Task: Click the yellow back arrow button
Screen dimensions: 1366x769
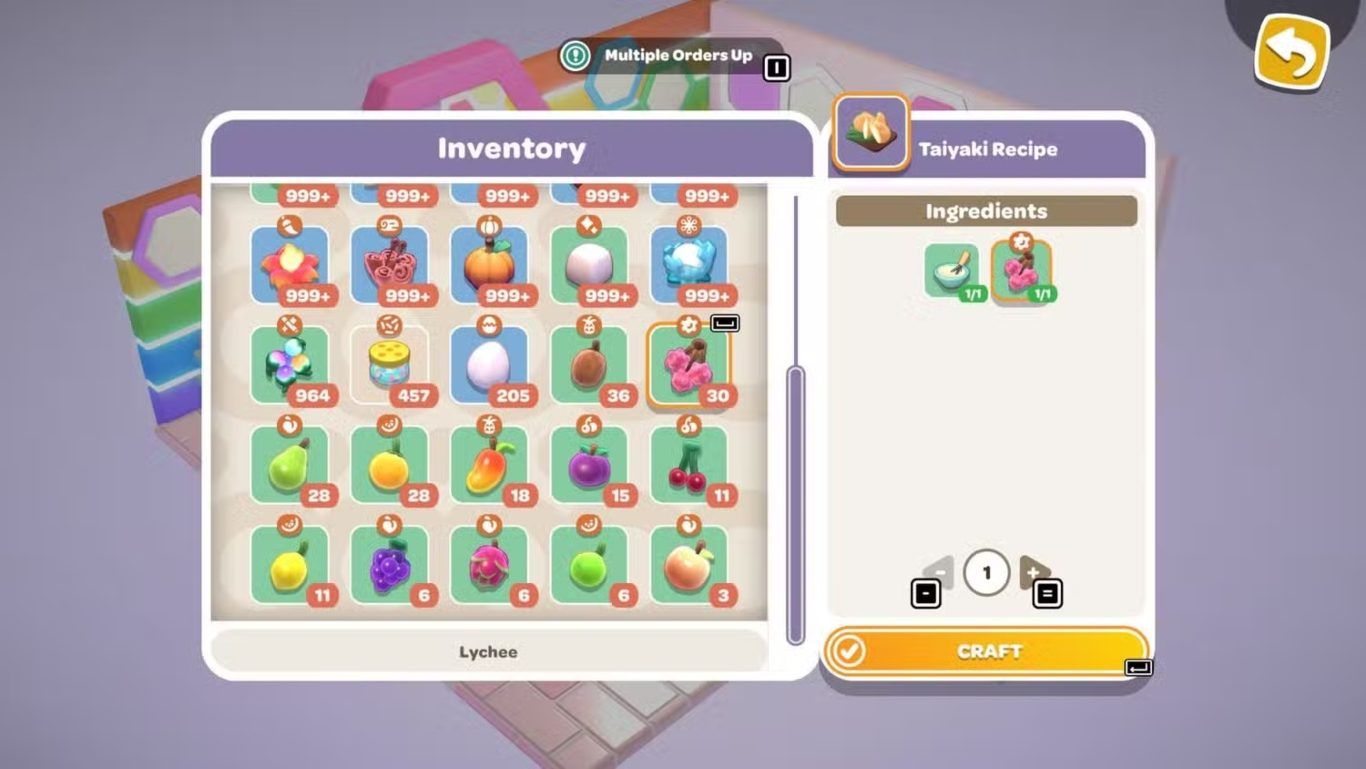Action: tap(1292, 49)
